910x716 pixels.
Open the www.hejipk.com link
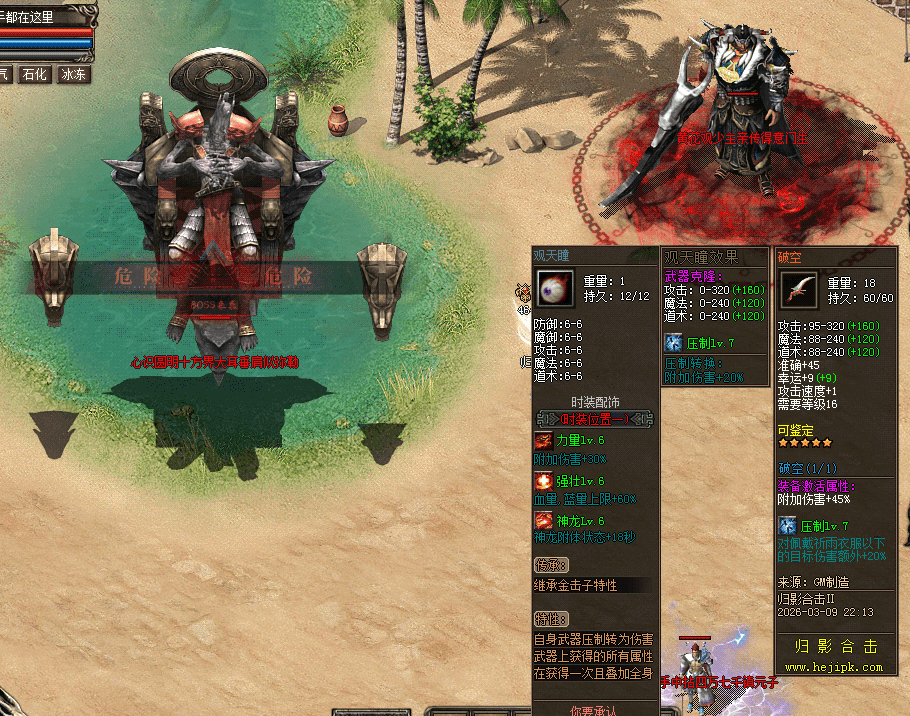(833, 667)
